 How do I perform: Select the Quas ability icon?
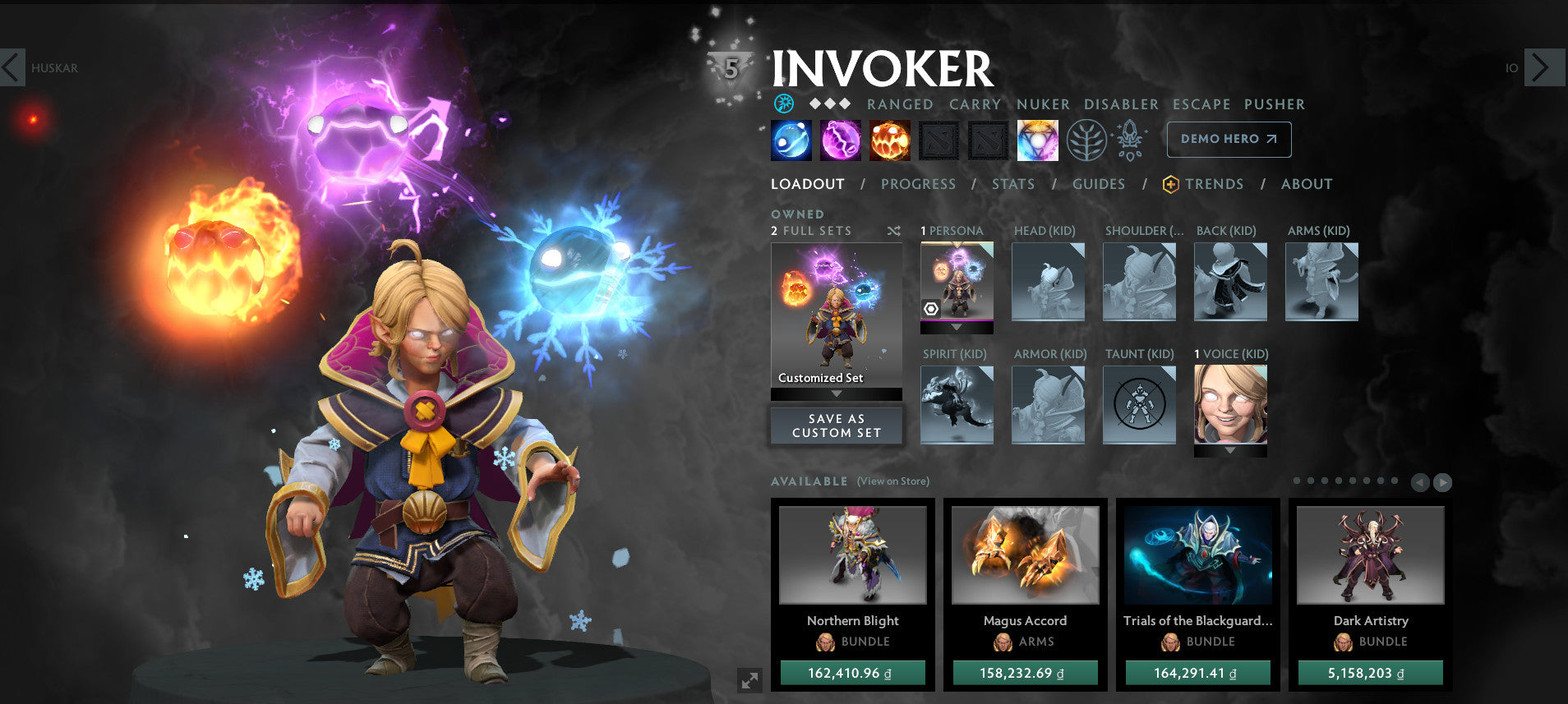coord(791,140)
